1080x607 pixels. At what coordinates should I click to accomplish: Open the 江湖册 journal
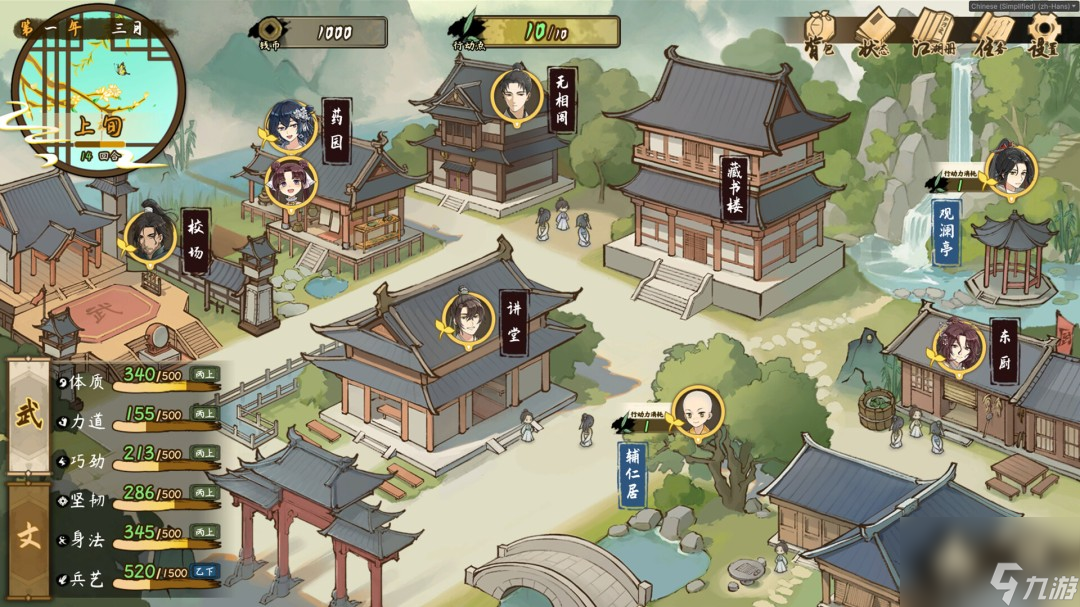pyautogui.click(x=934, y=34)
